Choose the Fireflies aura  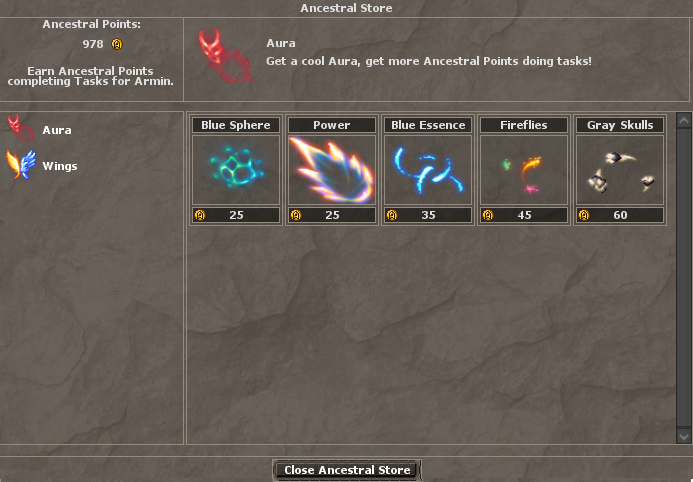pos(523,169)
